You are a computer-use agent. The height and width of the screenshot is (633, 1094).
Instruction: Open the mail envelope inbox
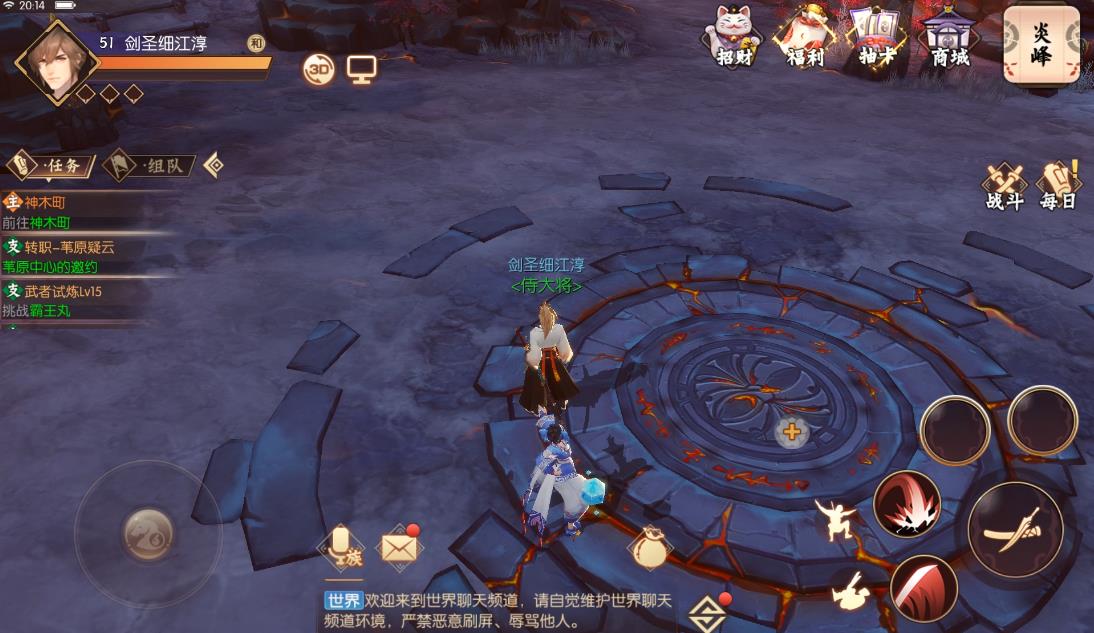400,548
